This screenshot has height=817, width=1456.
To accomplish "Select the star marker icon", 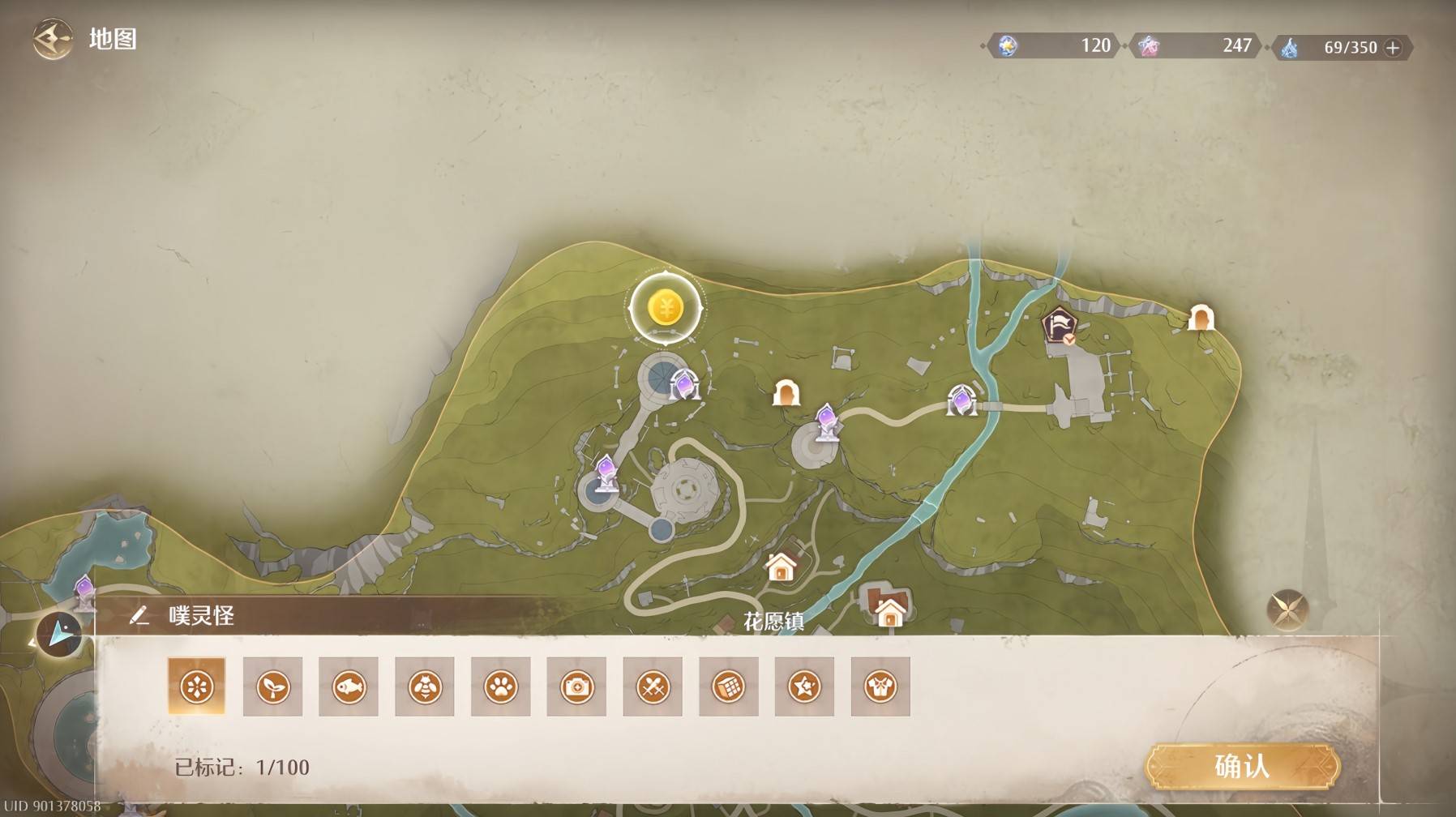I will 804,687.
